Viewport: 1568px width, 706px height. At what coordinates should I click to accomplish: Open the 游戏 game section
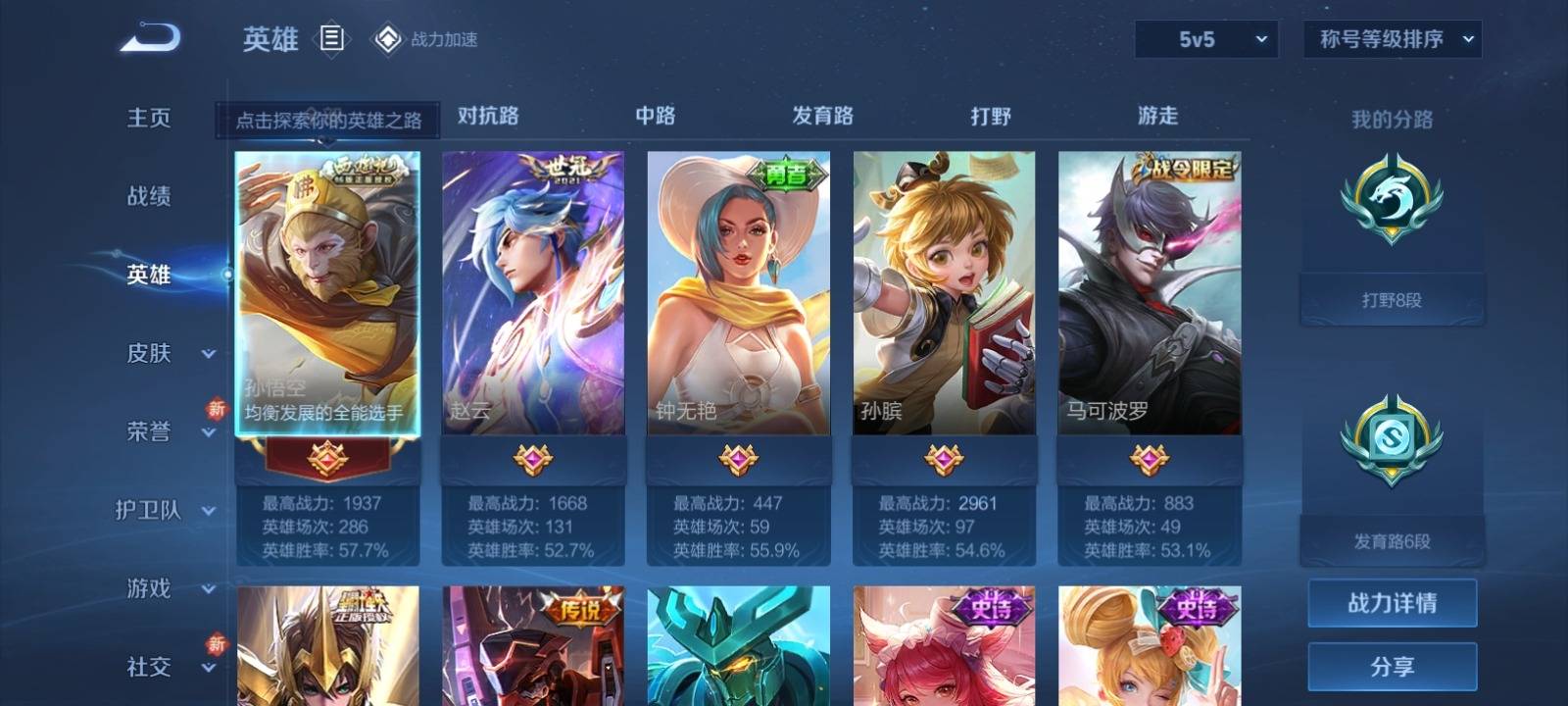coord(149,588)
